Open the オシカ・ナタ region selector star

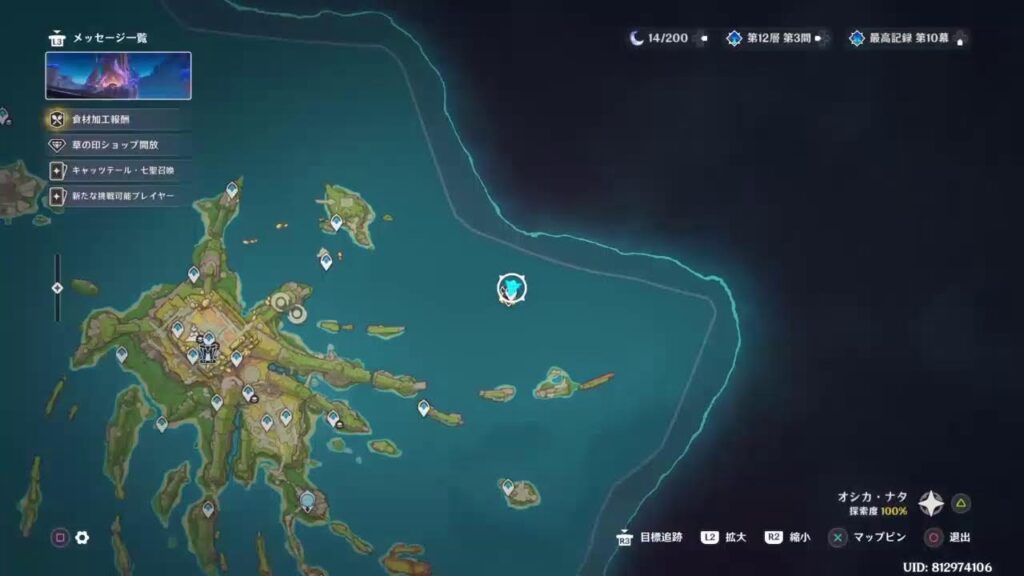[x=931, y=503]
